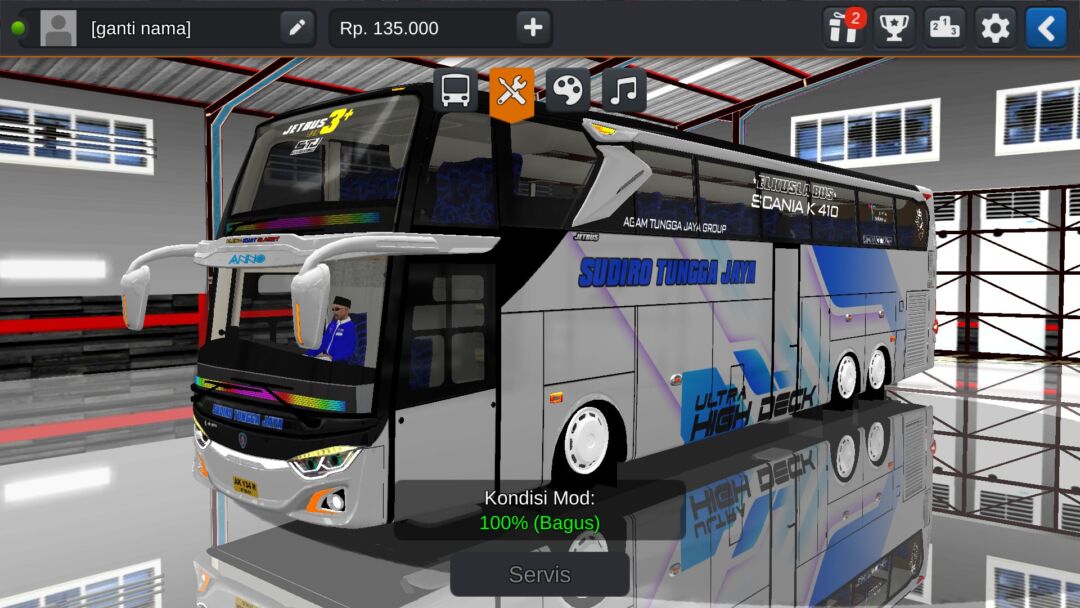Image resolution: width=1080 pixels, height=608 pixels.
Task: Add more money with the plus button
Action: point(533,28)
